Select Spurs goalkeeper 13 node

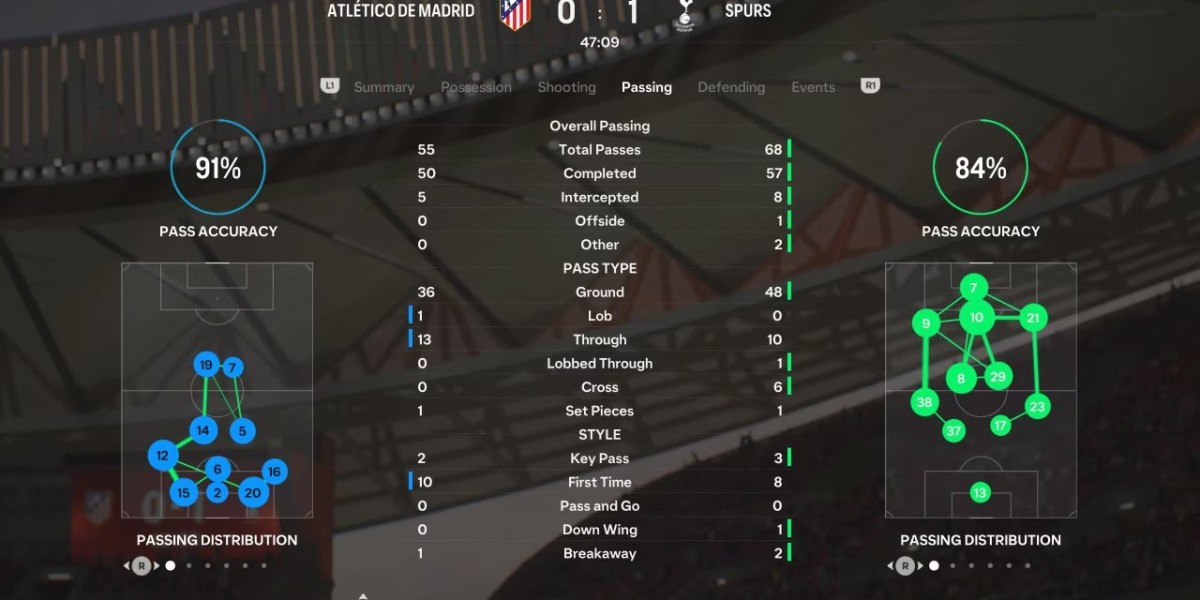tap(980, 493)
